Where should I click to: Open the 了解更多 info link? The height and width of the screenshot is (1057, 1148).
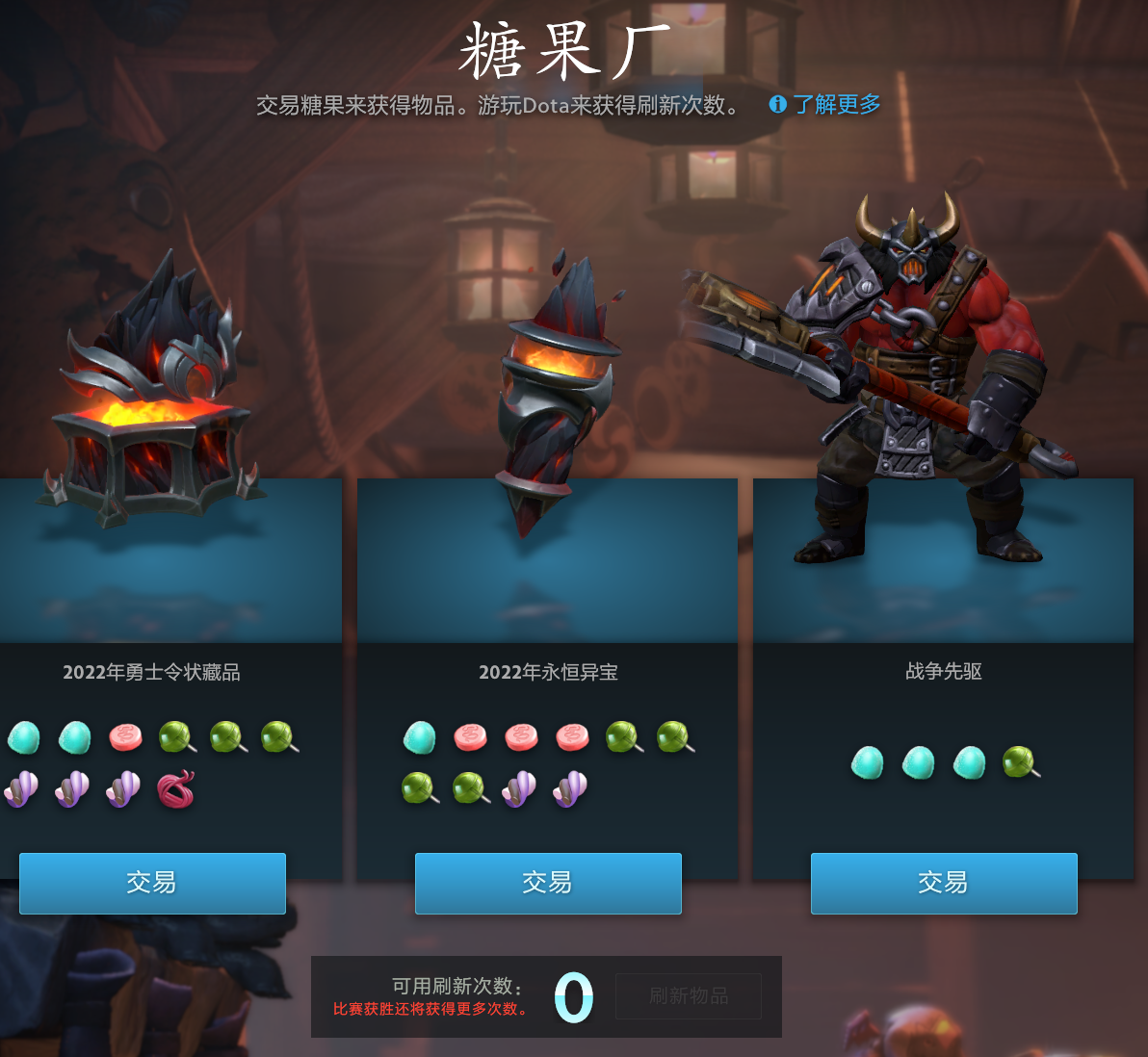coord(825,105)
